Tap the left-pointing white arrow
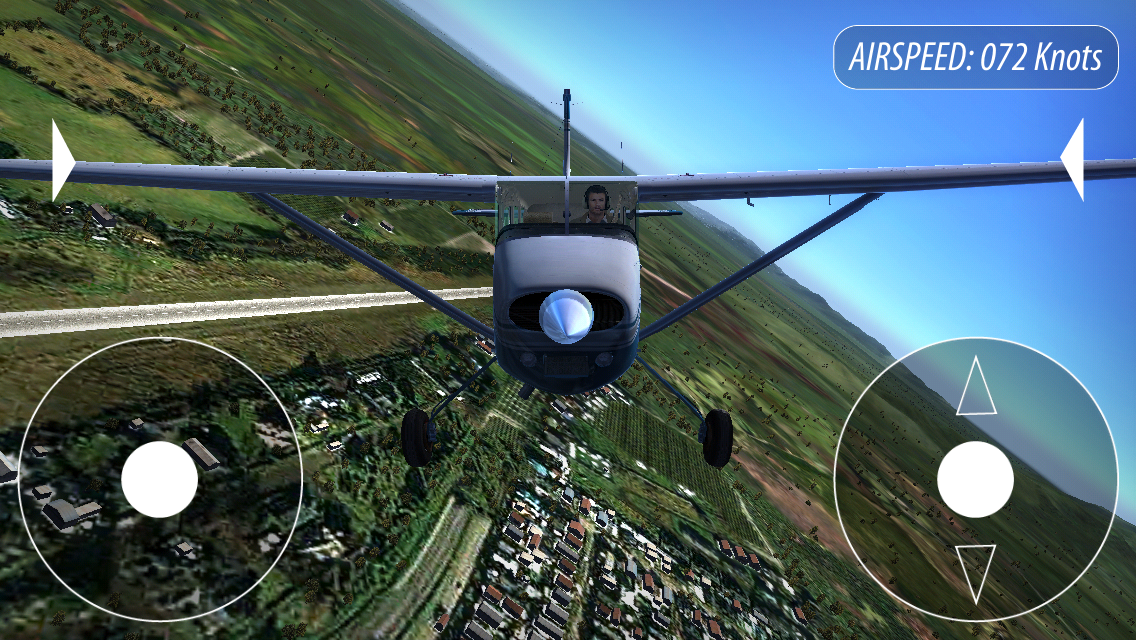Screen dimensions: 1136x640 1074,160
